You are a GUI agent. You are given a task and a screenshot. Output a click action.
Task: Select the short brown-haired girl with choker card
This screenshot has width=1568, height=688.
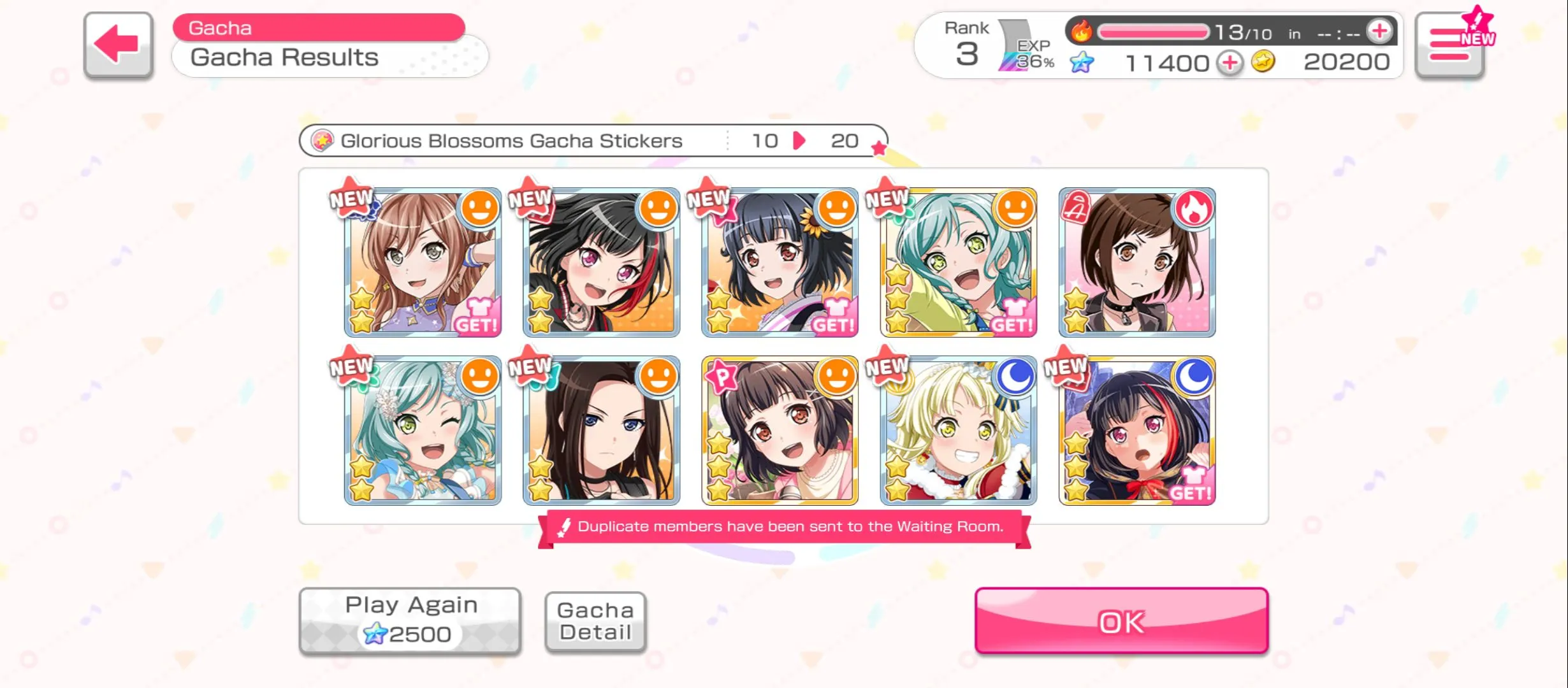point(1136,262)
